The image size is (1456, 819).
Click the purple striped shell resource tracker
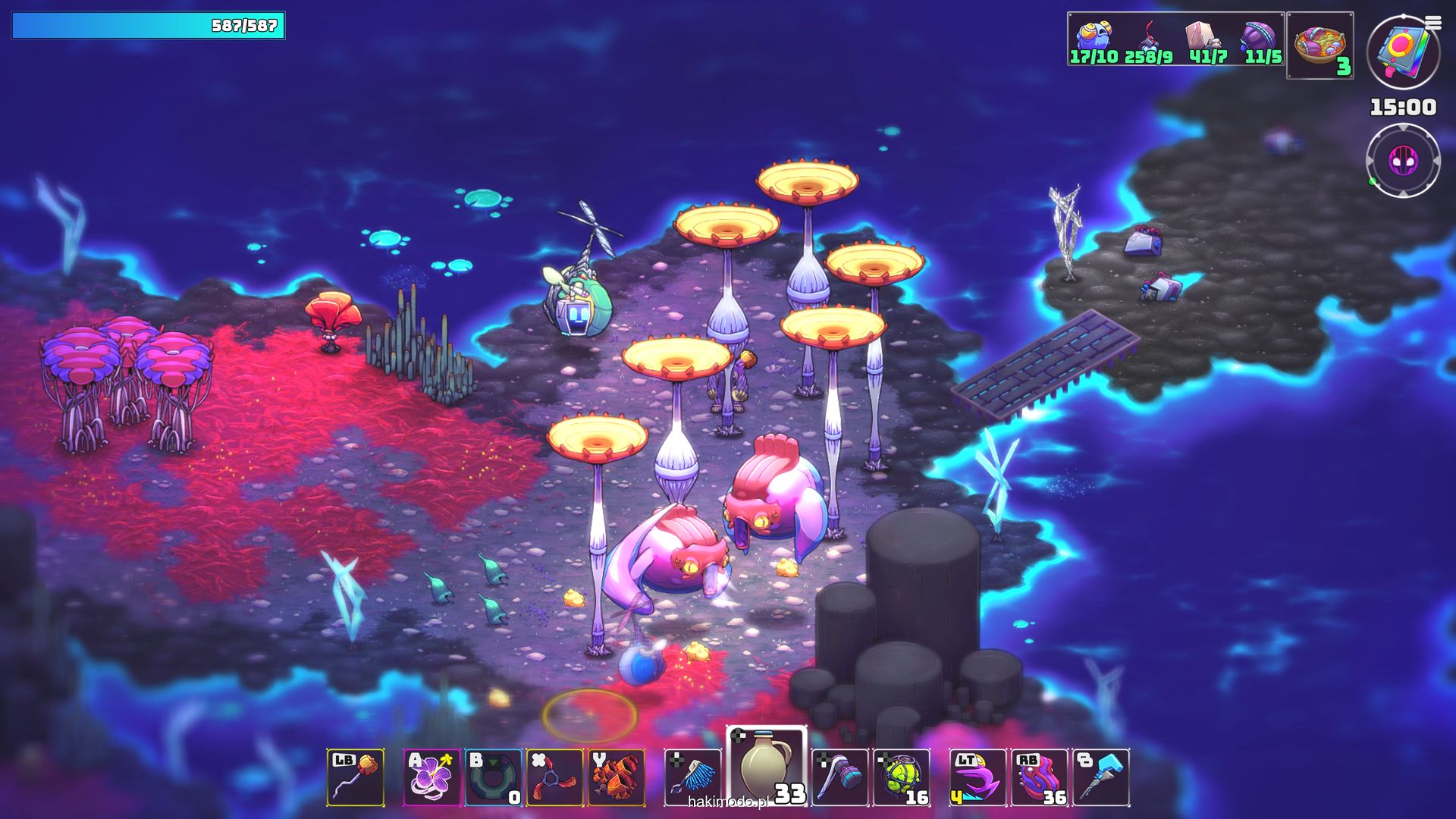coord(1261,41)
